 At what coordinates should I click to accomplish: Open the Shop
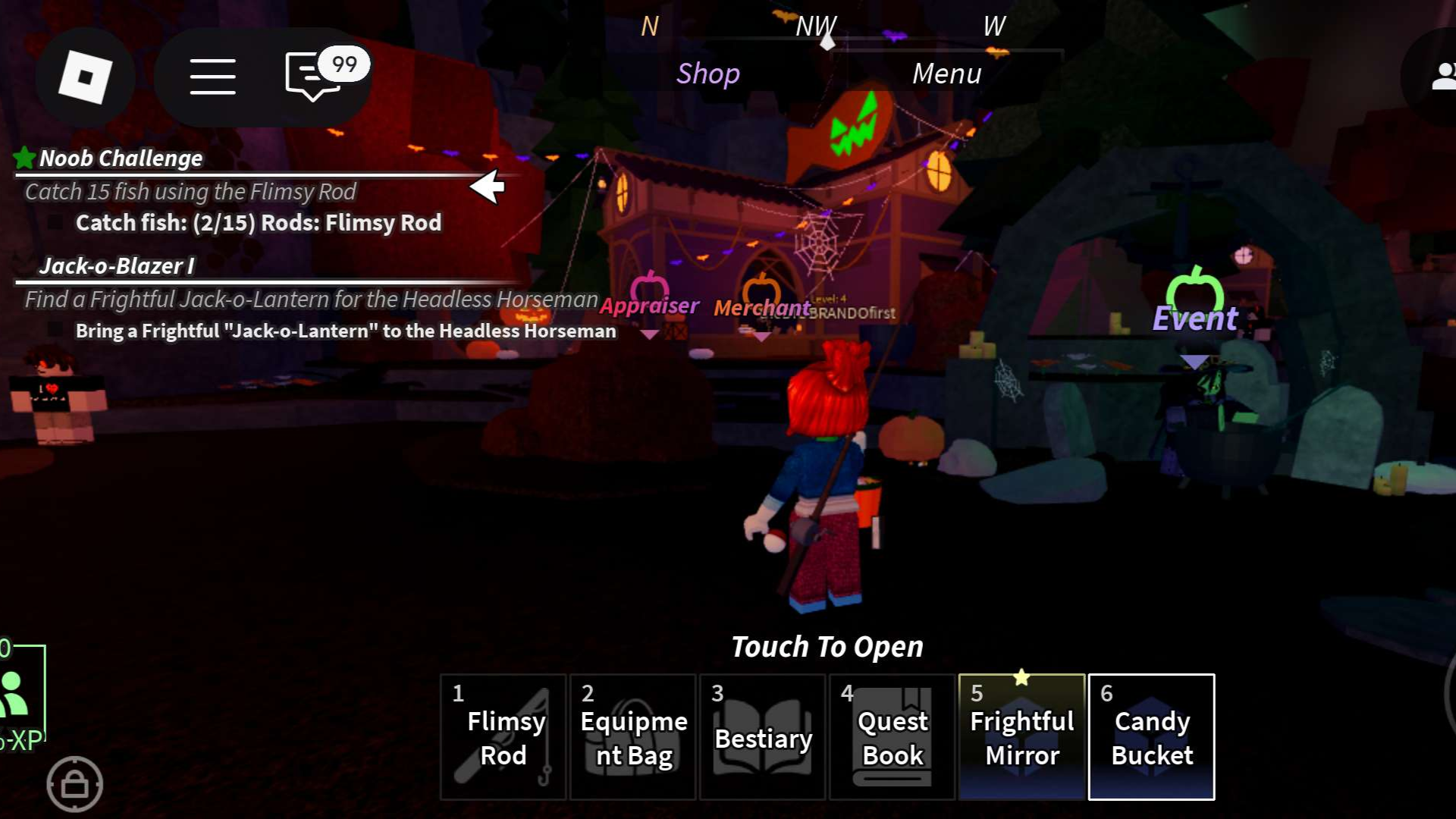click(x=708, y=74)
